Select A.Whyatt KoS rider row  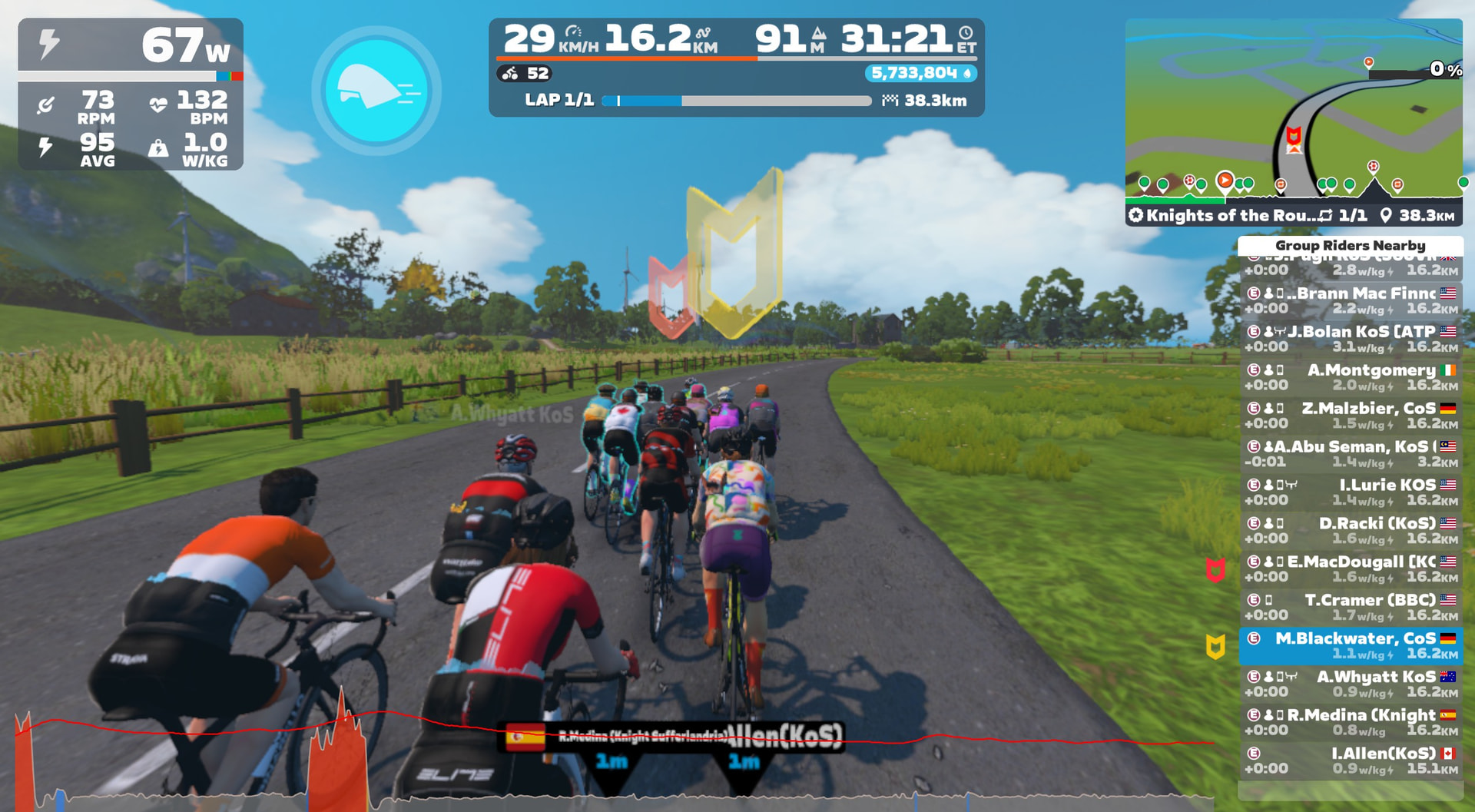tap(1351, 684)
